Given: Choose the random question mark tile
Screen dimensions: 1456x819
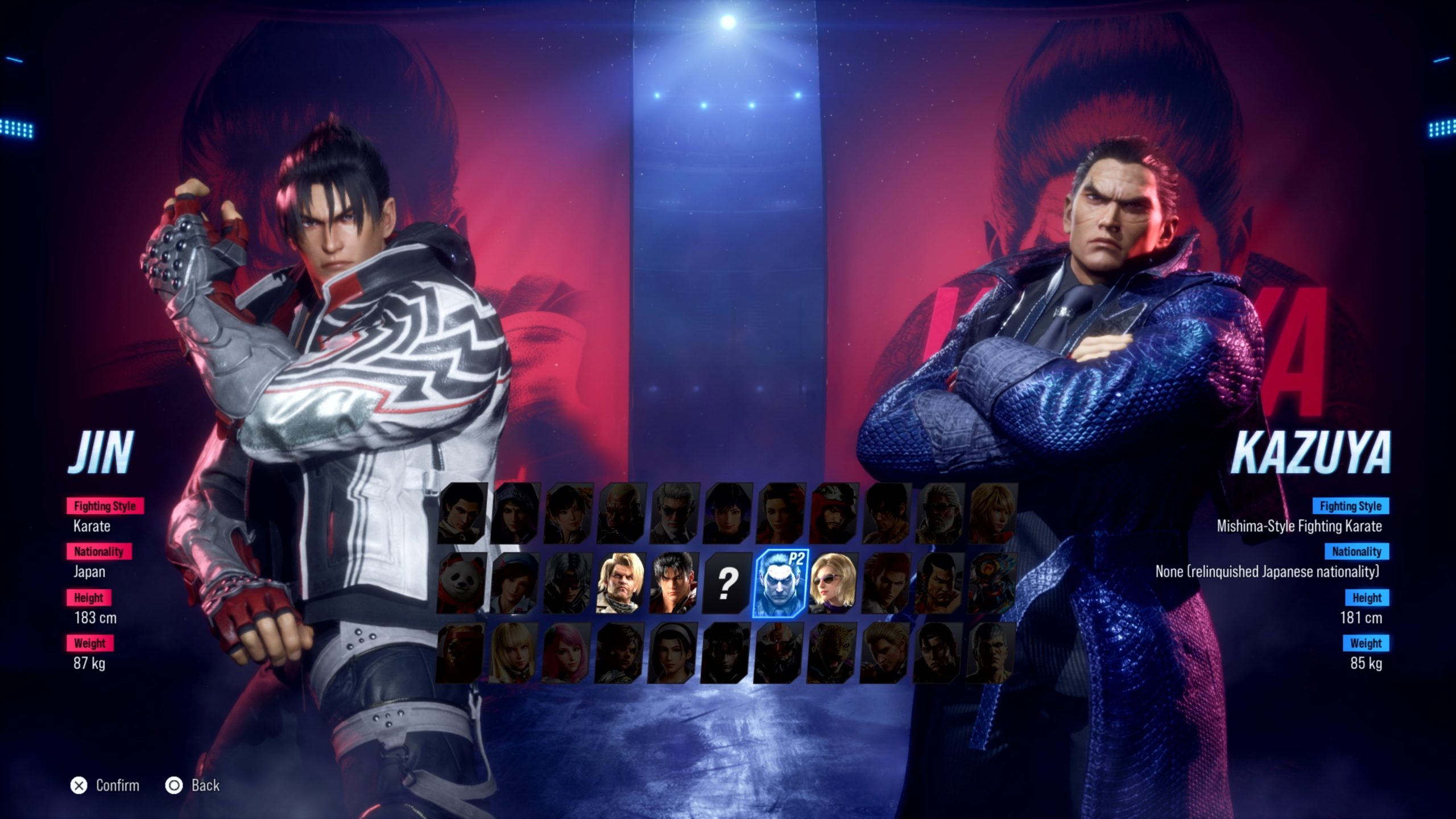Looking at the screenshot, I should [727, 584].
